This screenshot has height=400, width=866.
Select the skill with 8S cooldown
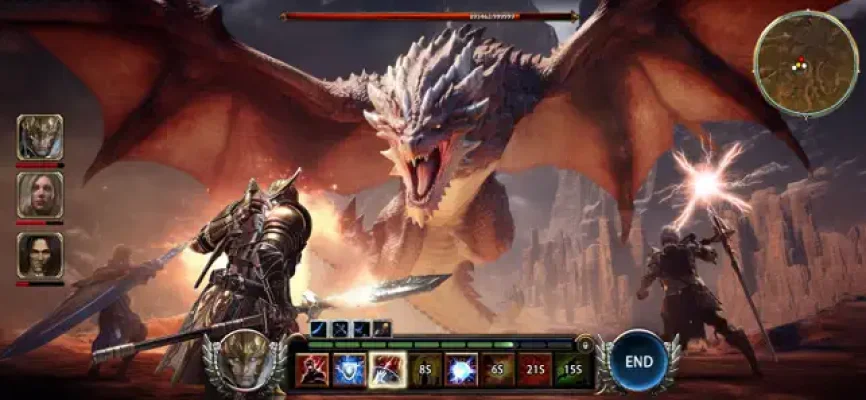(x=423, y=370)
